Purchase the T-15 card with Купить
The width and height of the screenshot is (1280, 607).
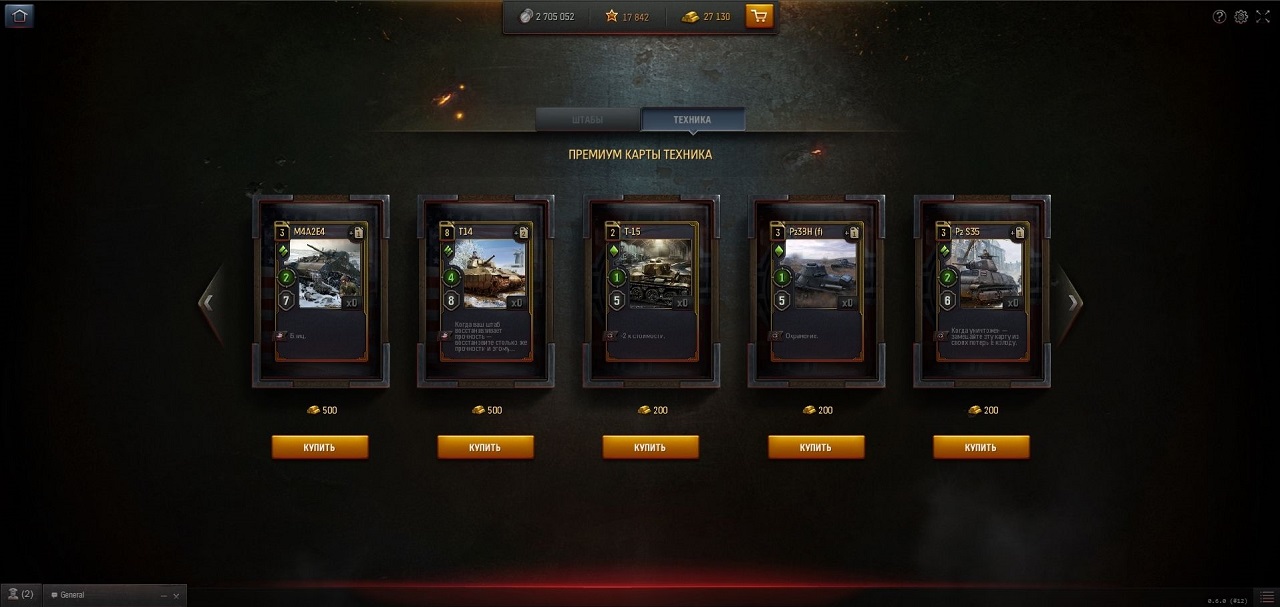tap(651, 447)
